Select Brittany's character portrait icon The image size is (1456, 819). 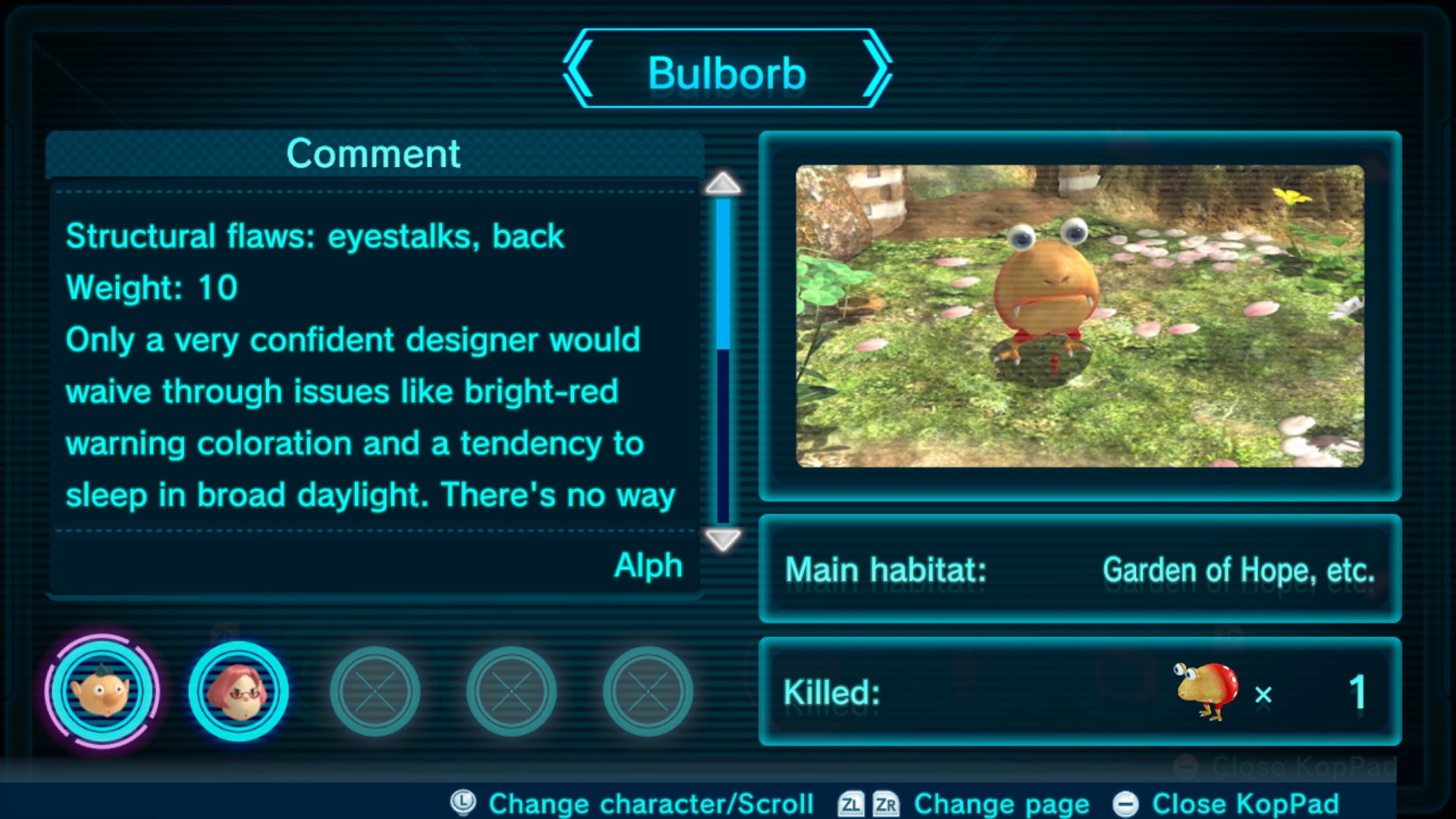click(x=239, y=691)
